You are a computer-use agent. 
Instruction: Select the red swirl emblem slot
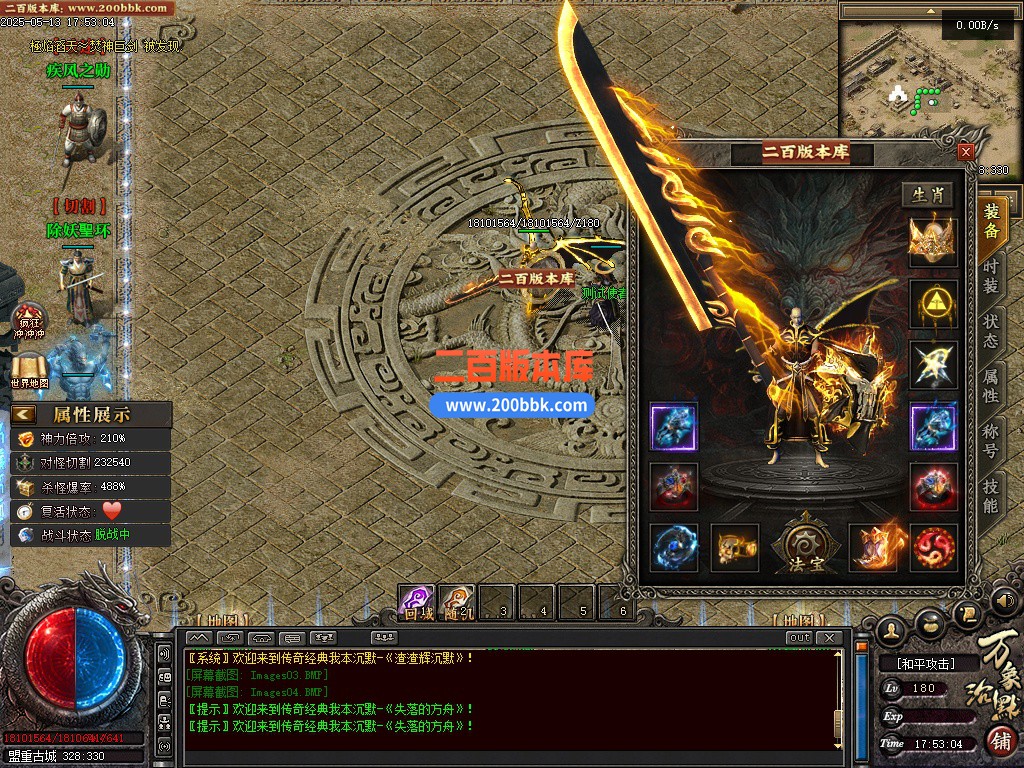click(932, 547)
